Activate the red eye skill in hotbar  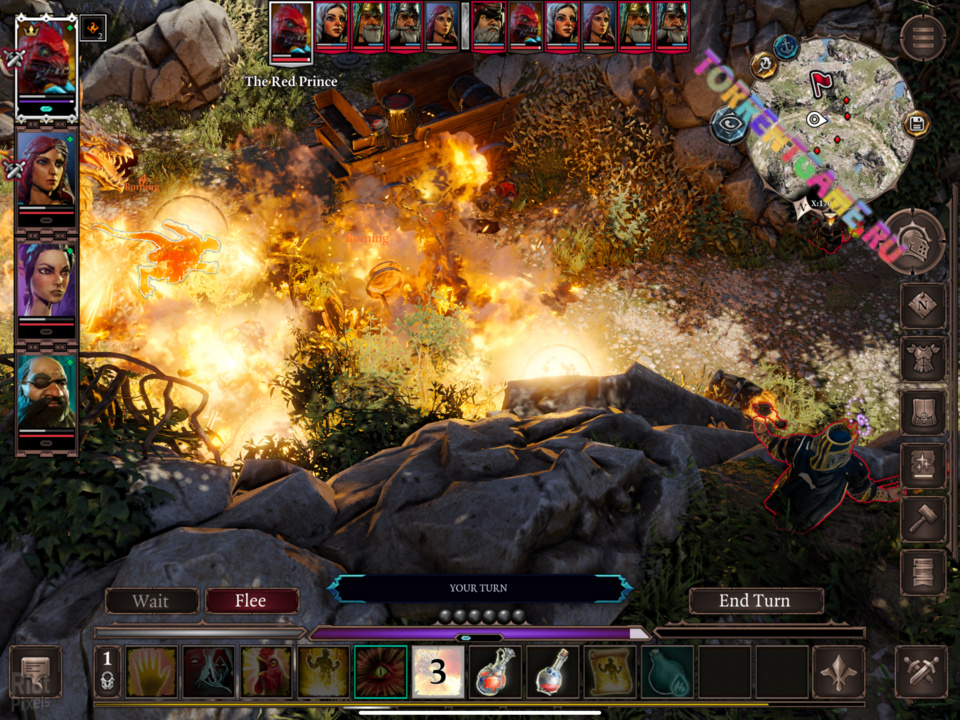pos(381,671)
